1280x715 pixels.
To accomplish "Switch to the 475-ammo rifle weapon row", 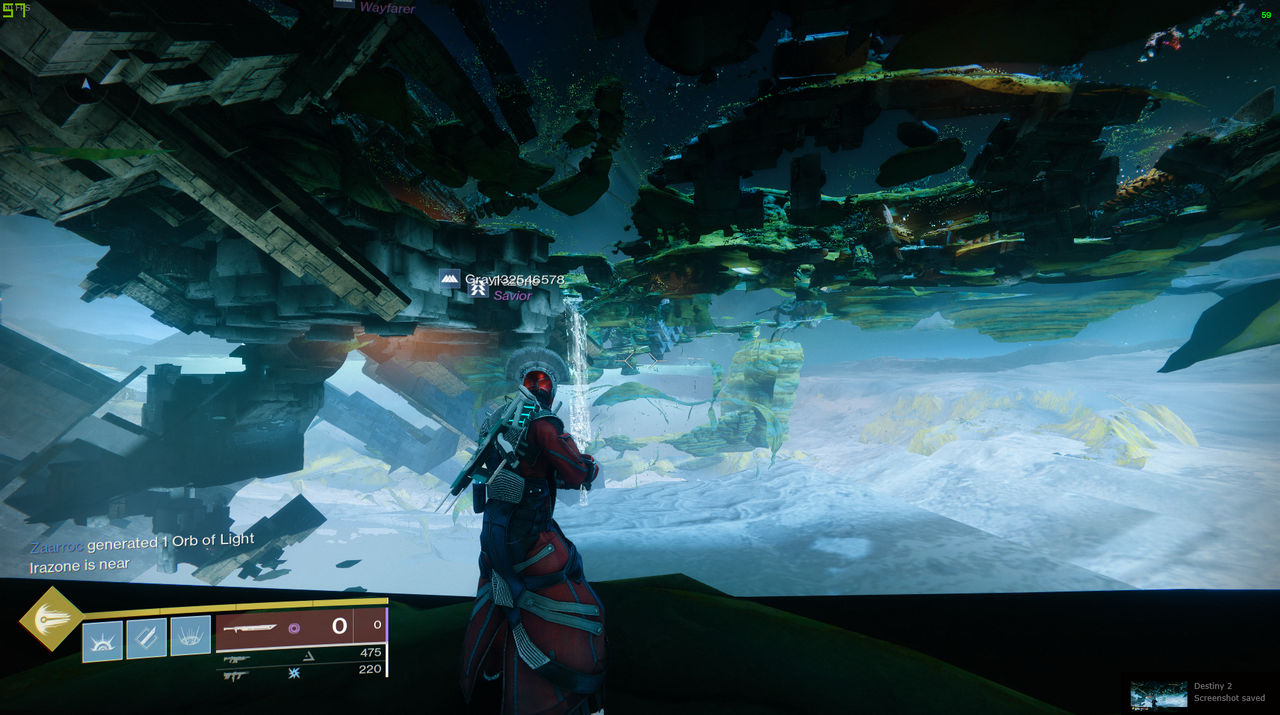I will coord(300,655).
